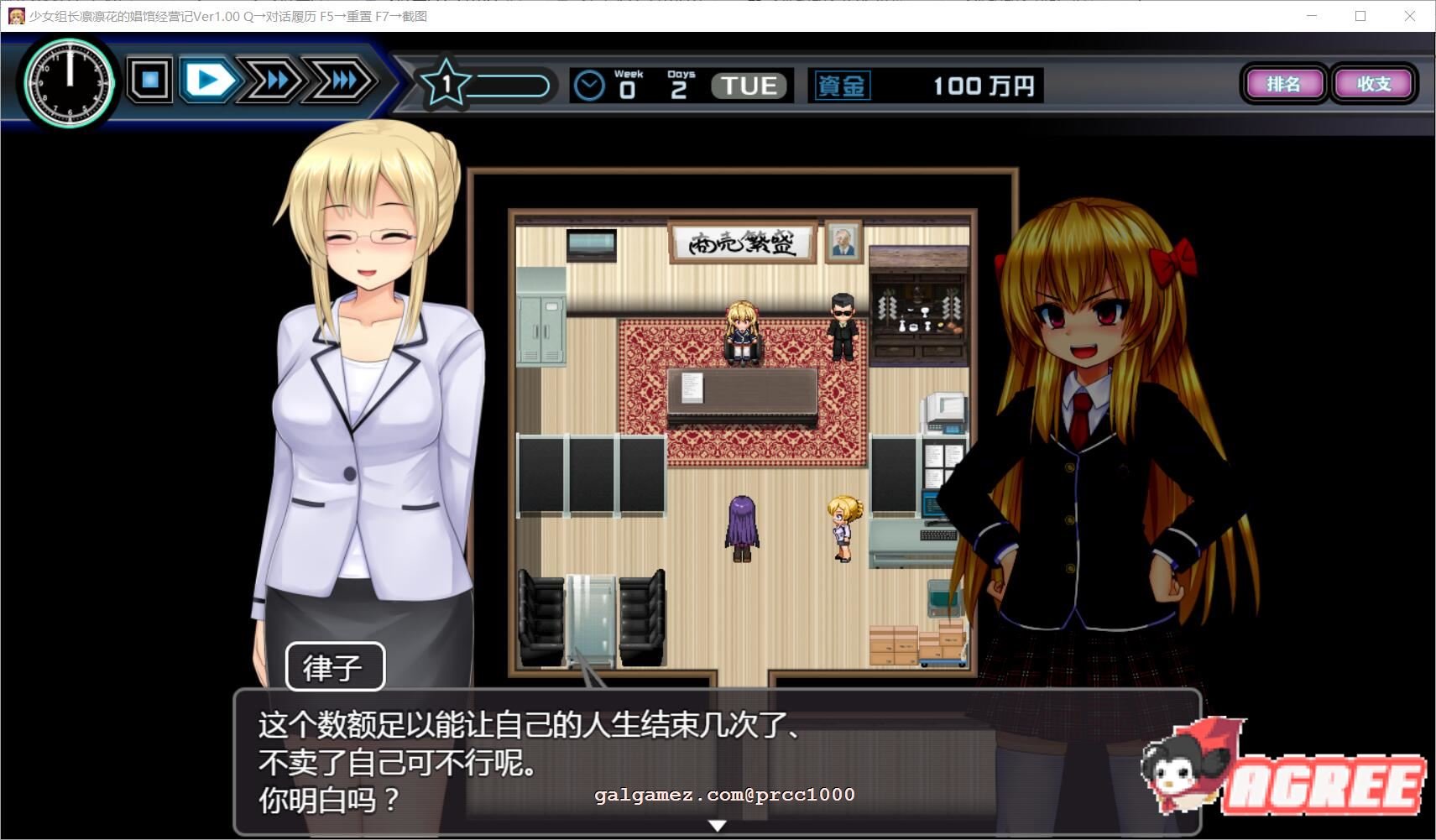Click the analog clock display
This screenshot has width=1436, height=840.
tap(70, 84)
